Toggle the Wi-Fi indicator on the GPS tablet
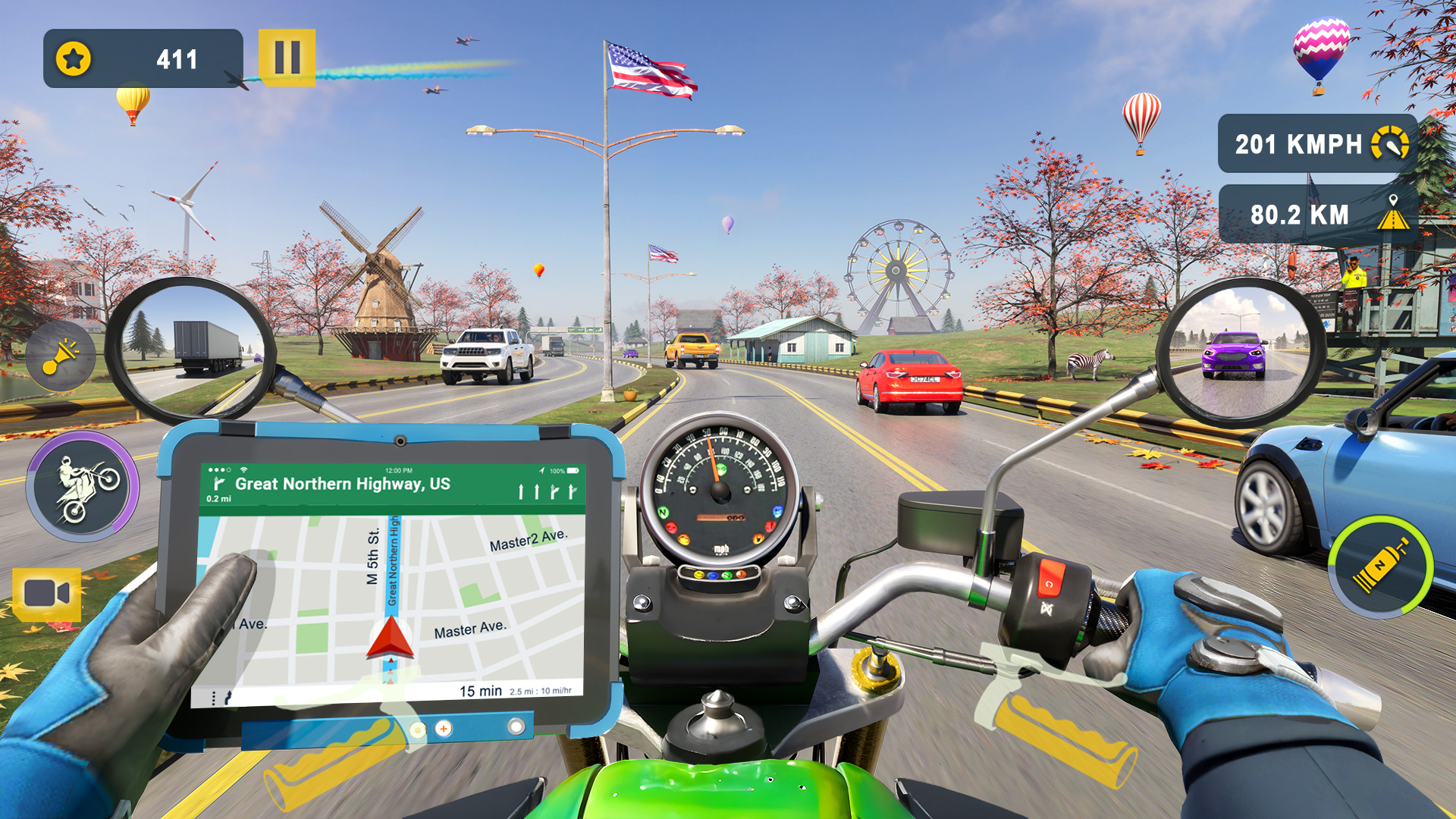 pos(243,469)
